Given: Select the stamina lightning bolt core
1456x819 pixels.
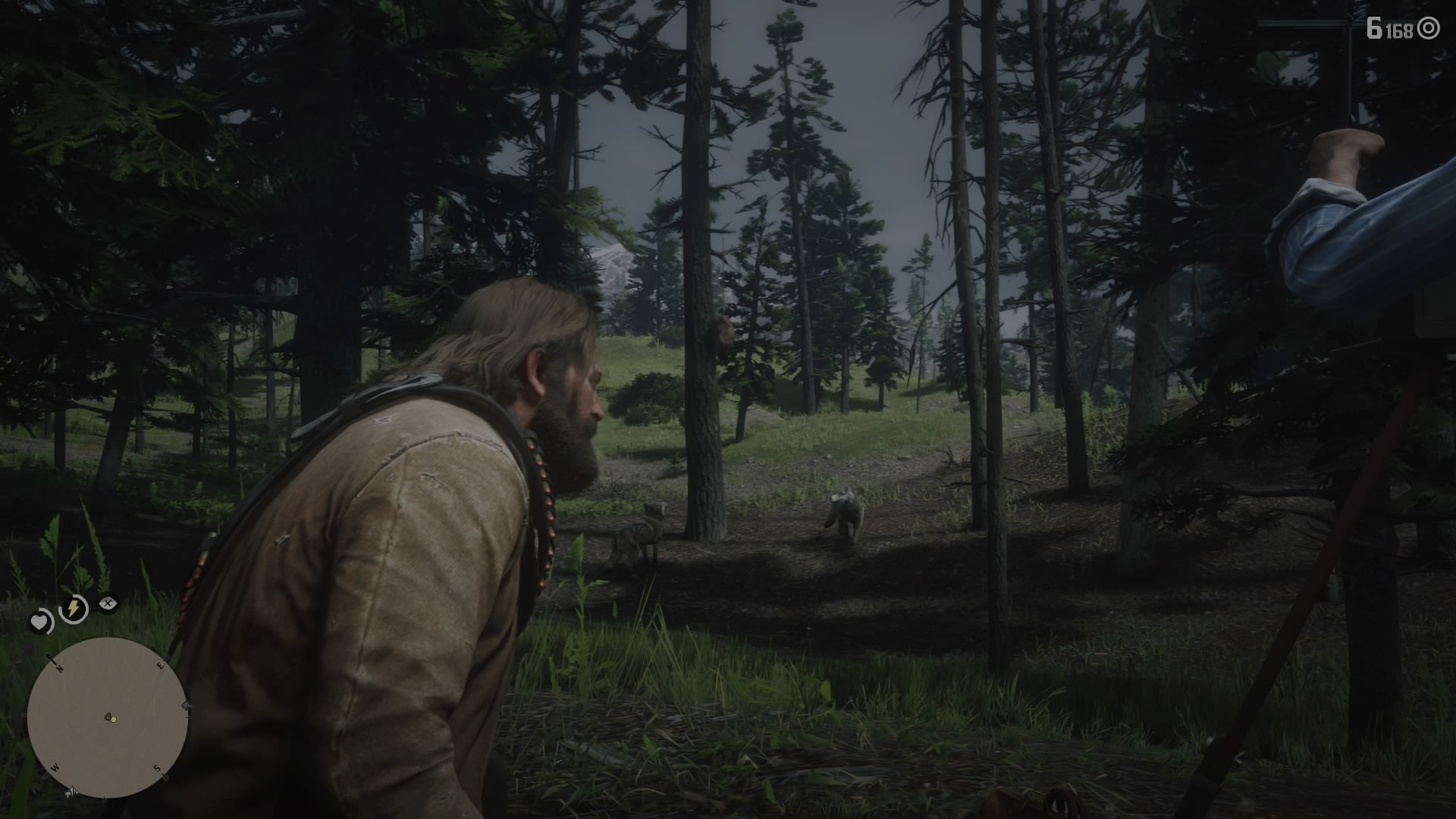Looking at the screenshot, I should pos(74,607).
